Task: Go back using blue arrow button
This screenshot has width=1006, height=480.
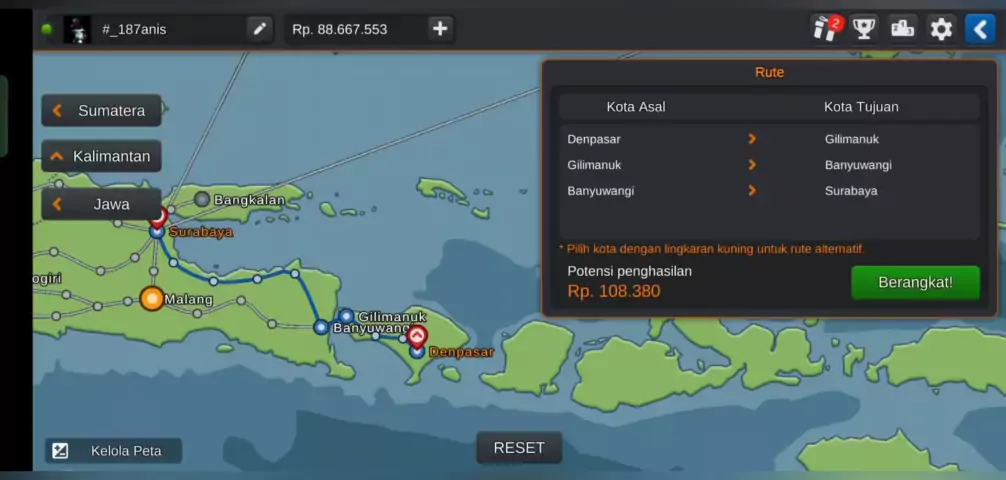Action: point(979,29)
